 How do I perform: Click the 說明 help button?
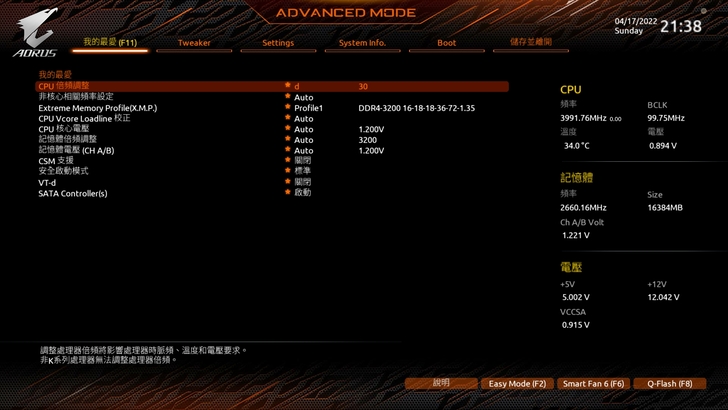[x=441, y=383]
